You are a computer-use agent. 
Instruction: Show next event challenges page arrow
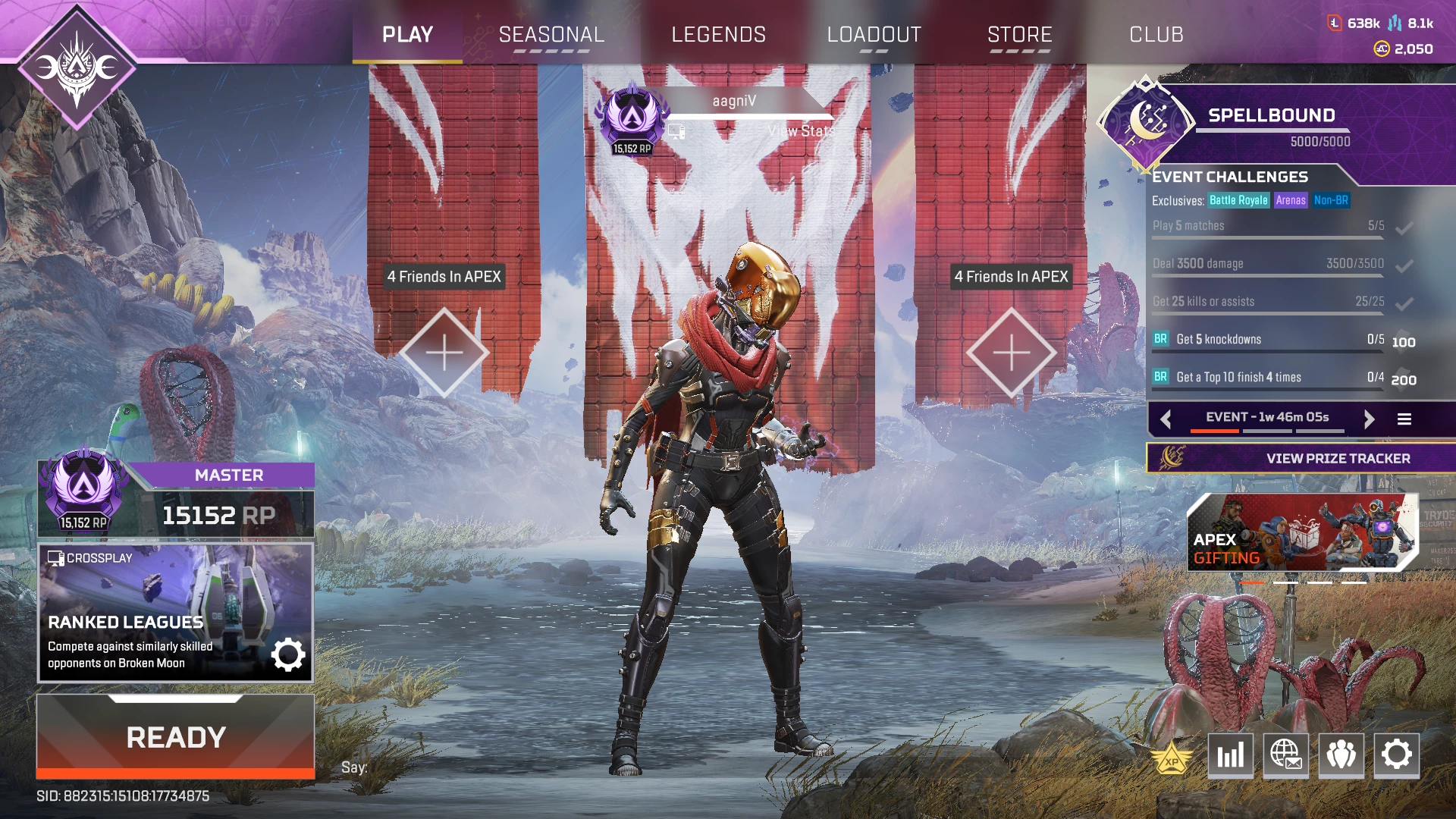(1369, 419)
